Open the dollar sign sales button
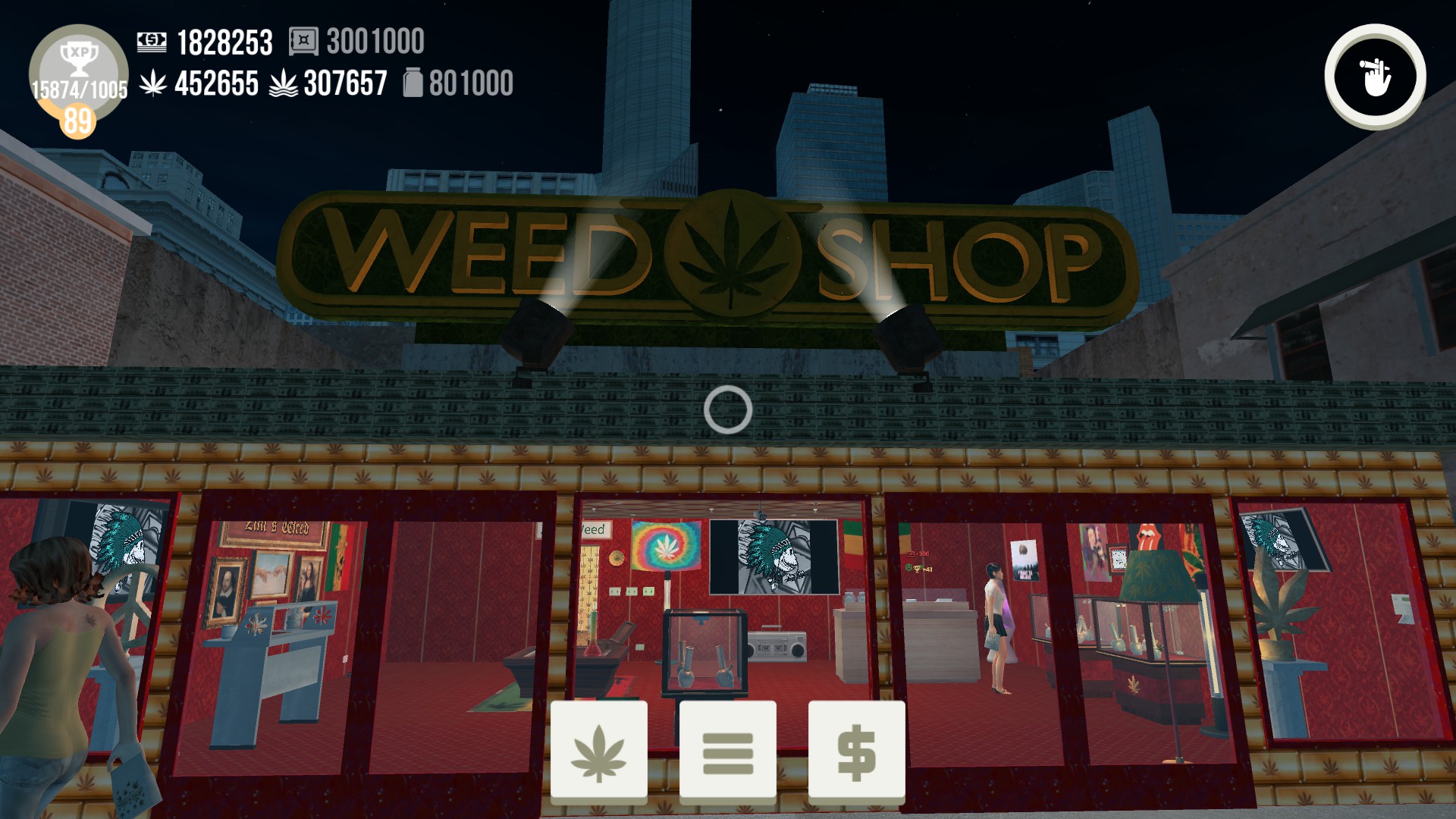1456x819 pixels. coord(856,752)
